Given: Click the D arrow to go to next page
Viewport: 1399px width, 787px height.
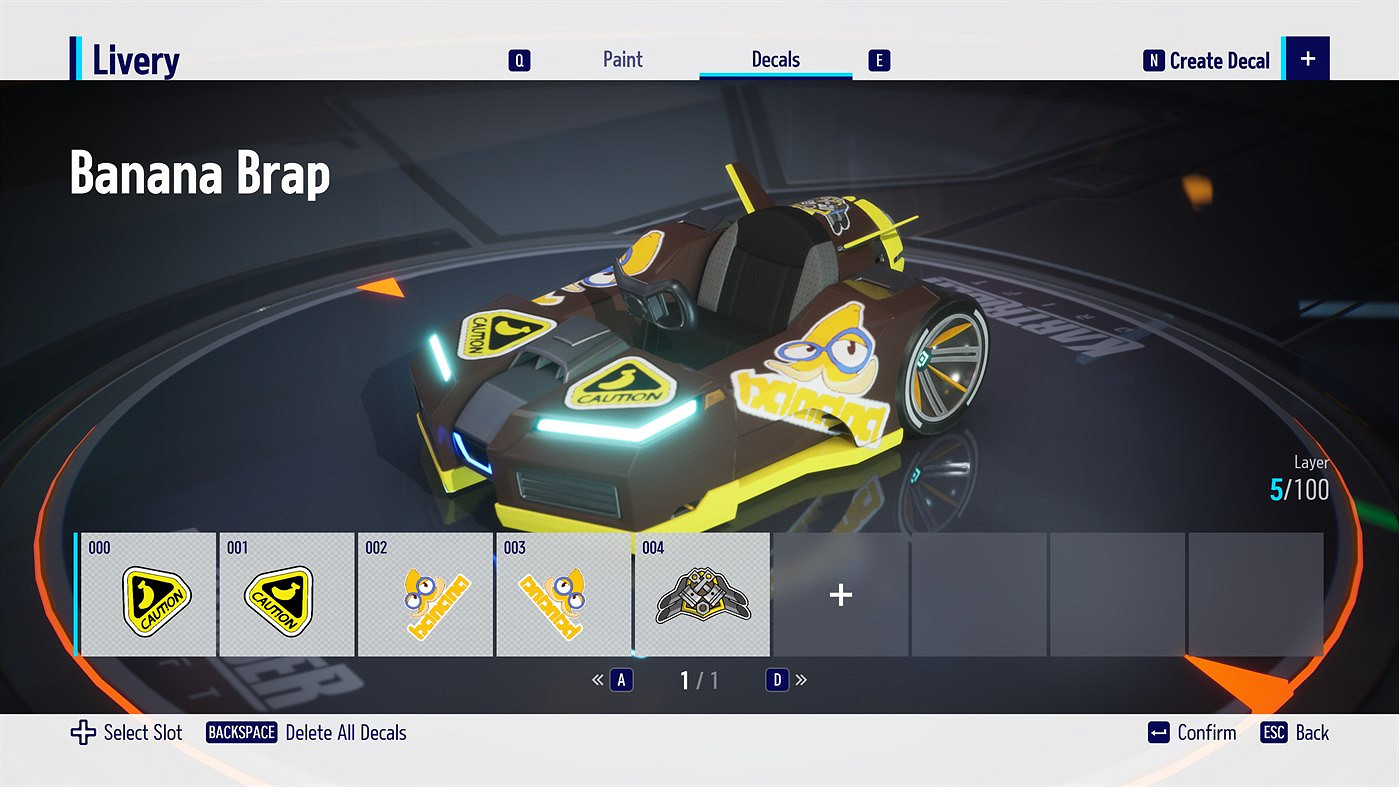Looking at the screenshot, I should pyautogui.click(x=777, y=680).
